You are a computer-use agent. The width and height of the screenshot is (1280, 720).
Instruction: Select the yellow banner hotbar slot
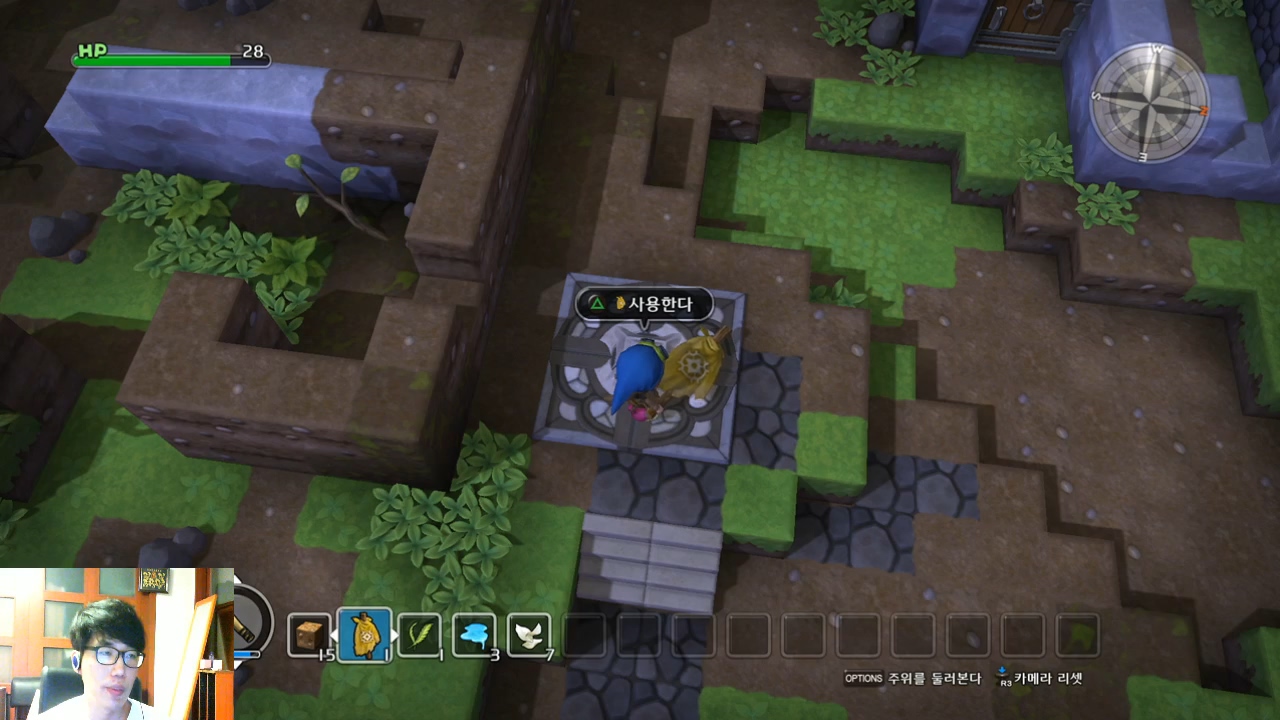[365, 634]
